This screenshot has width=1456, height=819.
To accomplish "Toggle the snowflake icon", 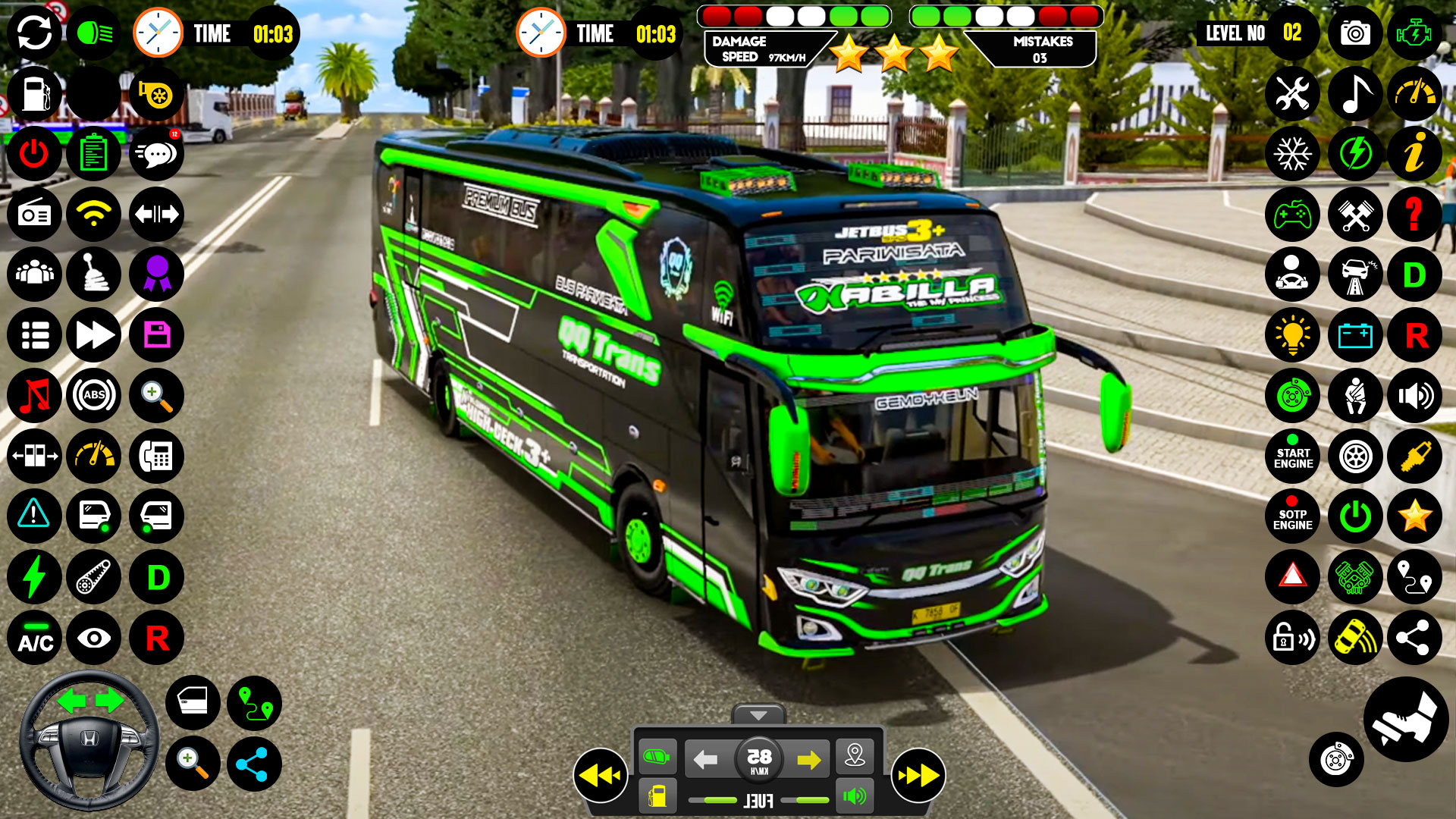I will tap(1292, 154).
